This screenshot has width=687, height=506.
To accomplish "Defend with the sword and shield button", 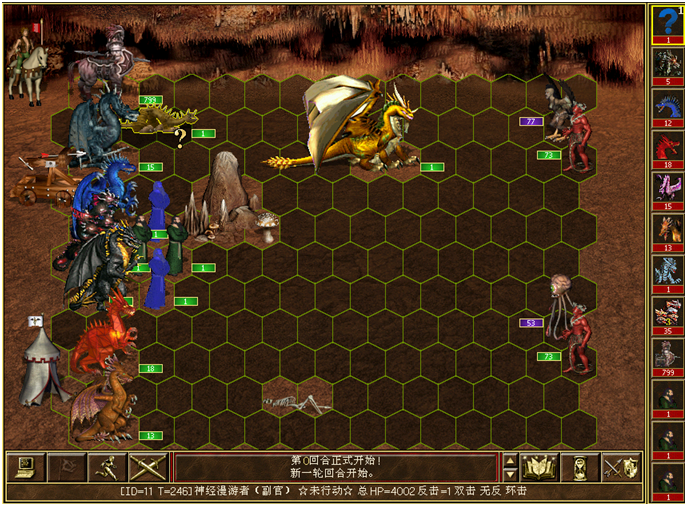I will click(621, 467).
